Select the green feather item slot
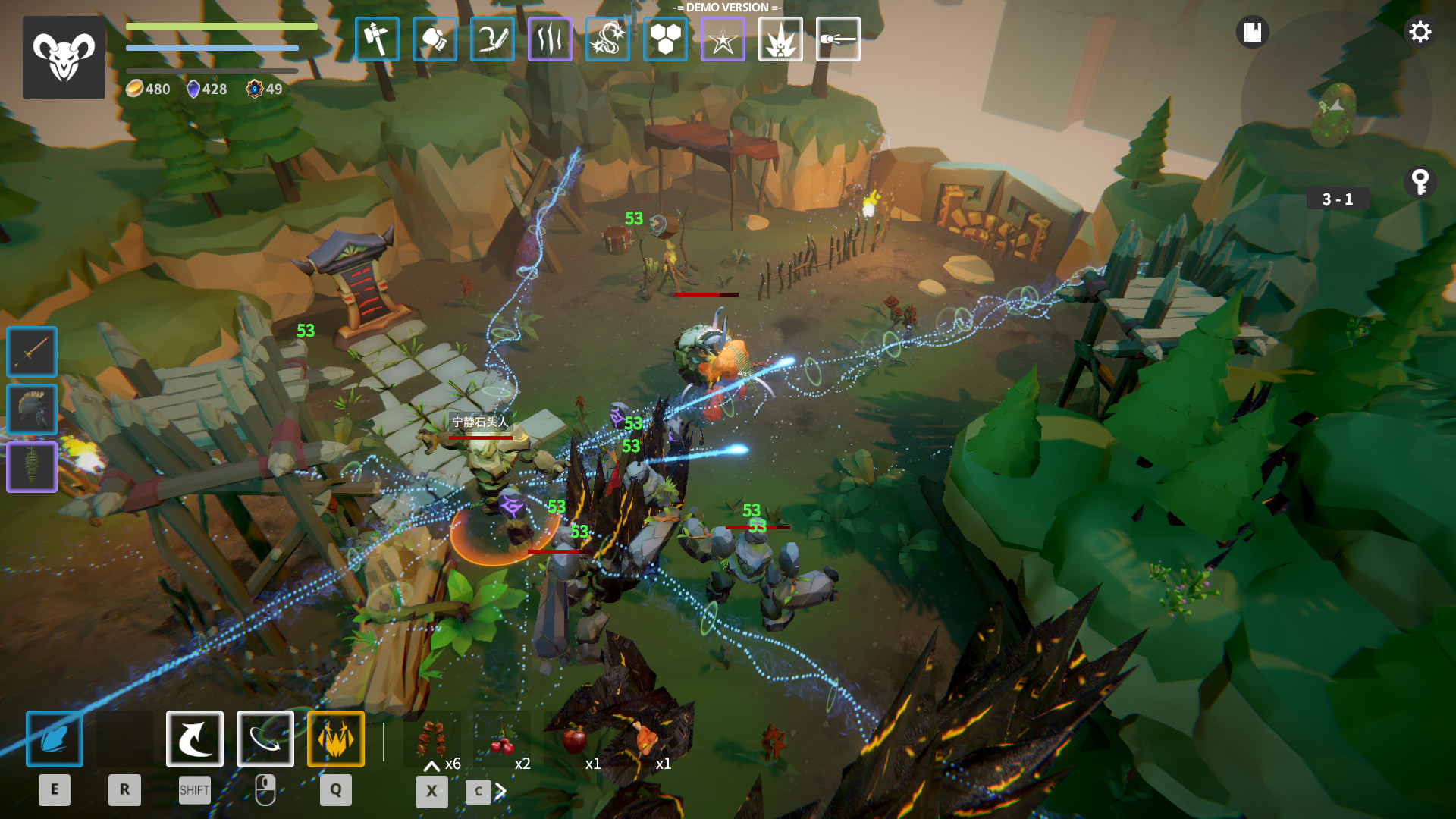Viewport: 1456px width, 819px height. 32,467
